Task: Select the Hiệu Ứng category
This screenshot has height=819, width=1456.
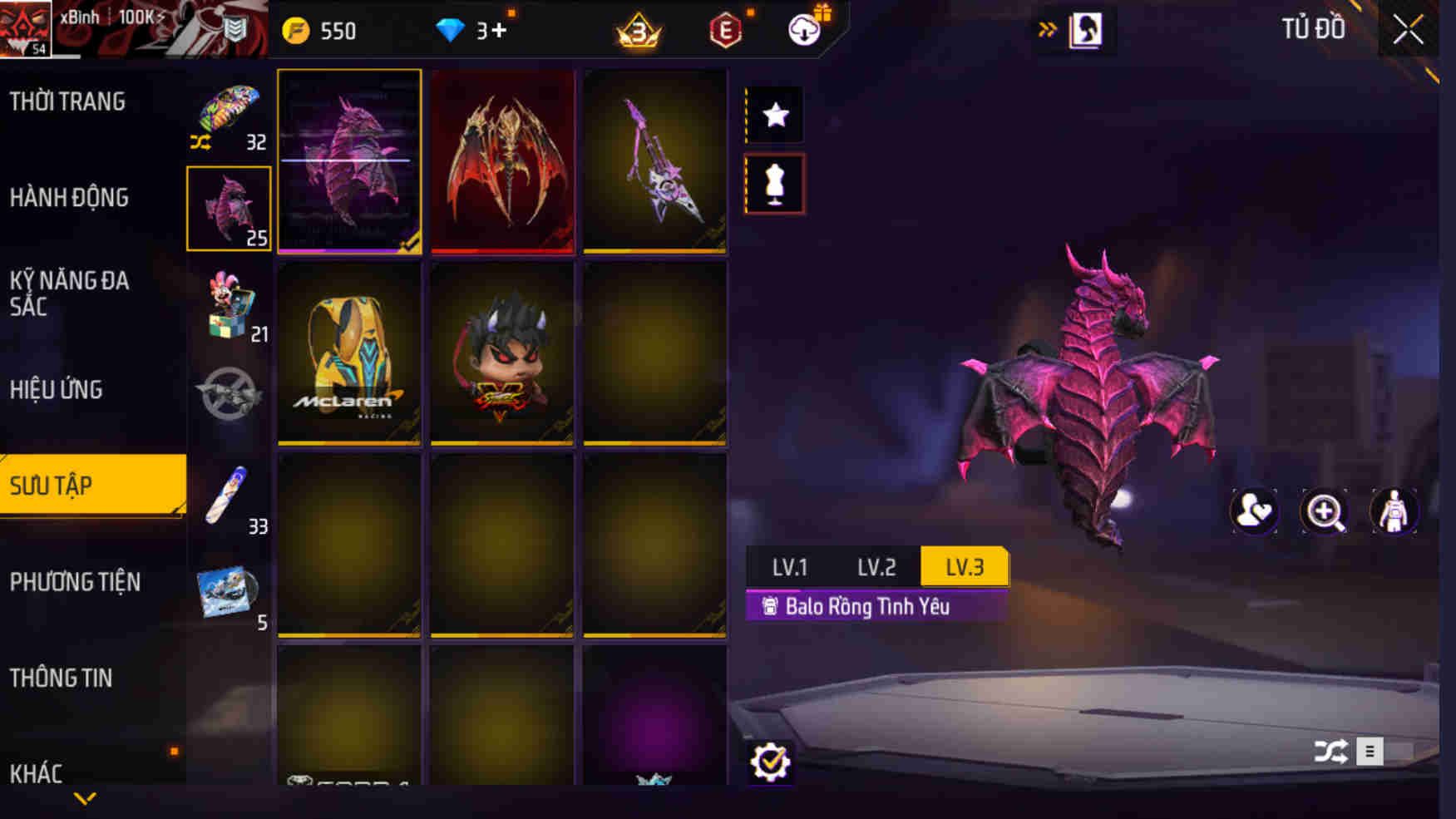Action: [x=56, y=390]
